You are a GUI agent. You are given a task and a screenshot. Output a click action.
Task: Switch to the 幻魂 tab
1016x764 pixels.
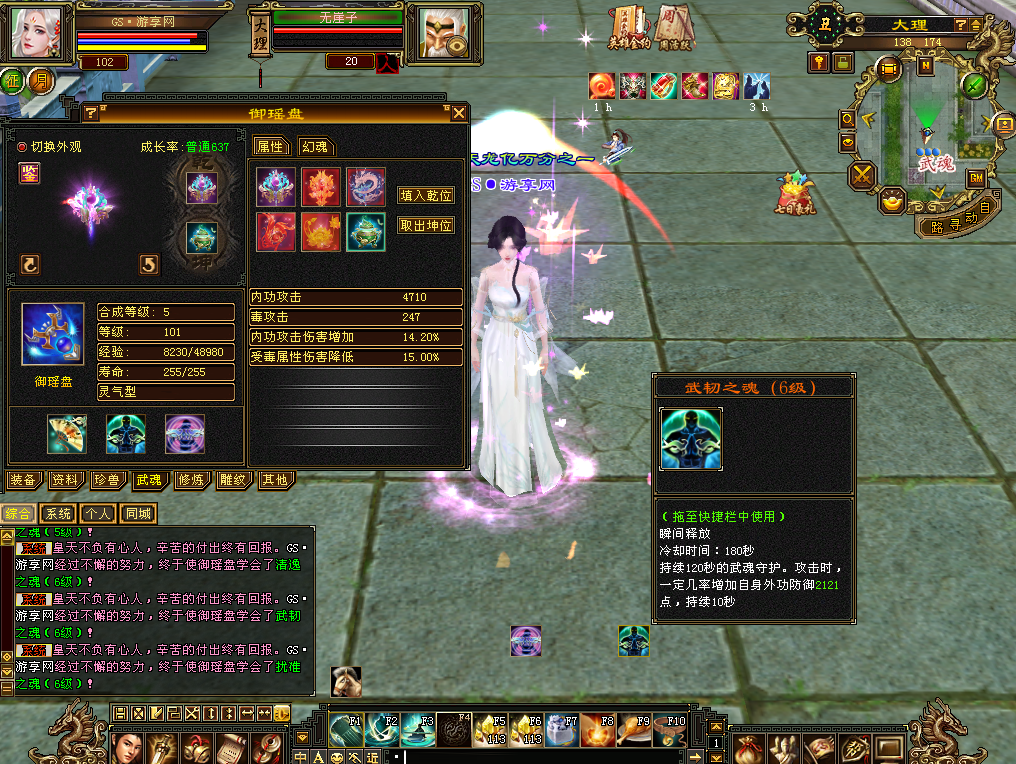pyautogui.click(x=314, y=146)
